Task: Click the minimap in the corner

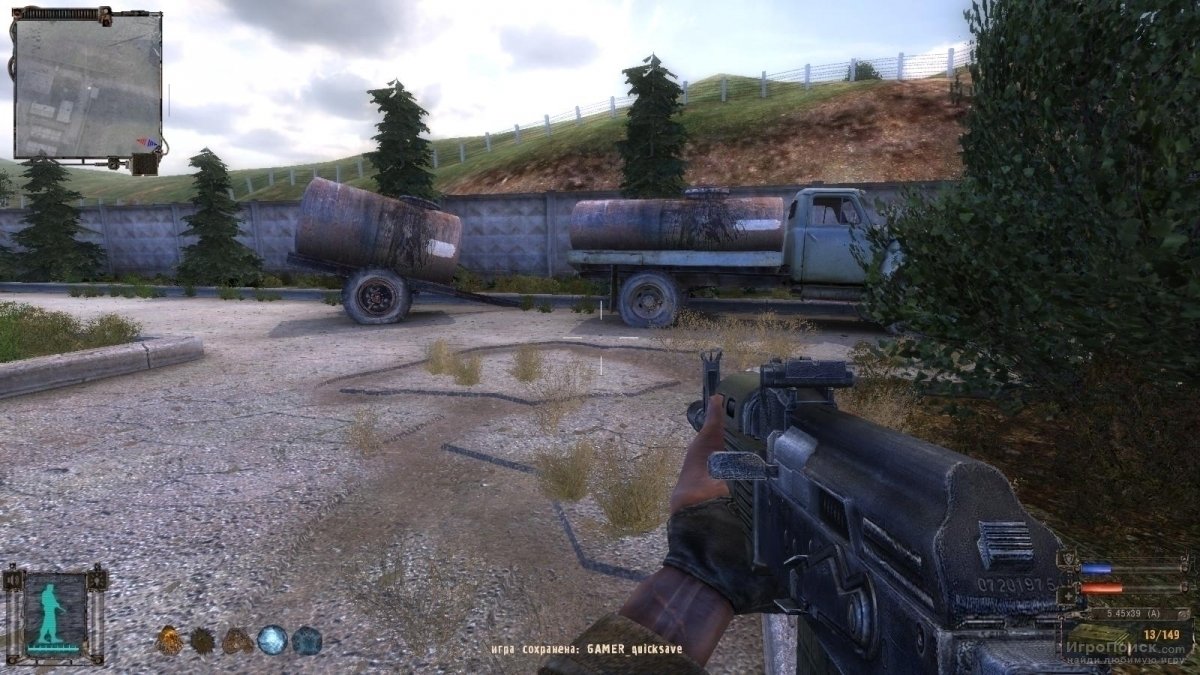Action: pyautogui.click(x=87, y=86)
